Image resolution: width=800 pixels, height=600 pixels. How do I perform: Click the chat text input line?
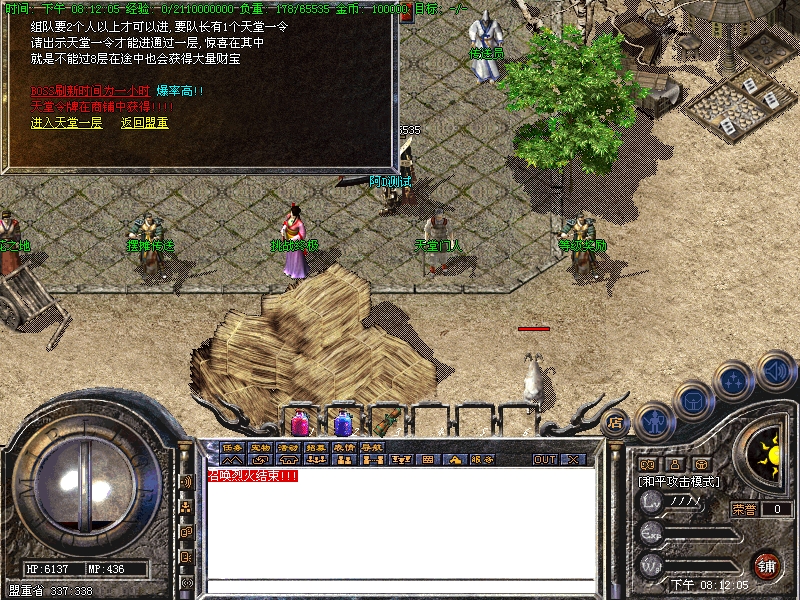click(x=400, y=586)
